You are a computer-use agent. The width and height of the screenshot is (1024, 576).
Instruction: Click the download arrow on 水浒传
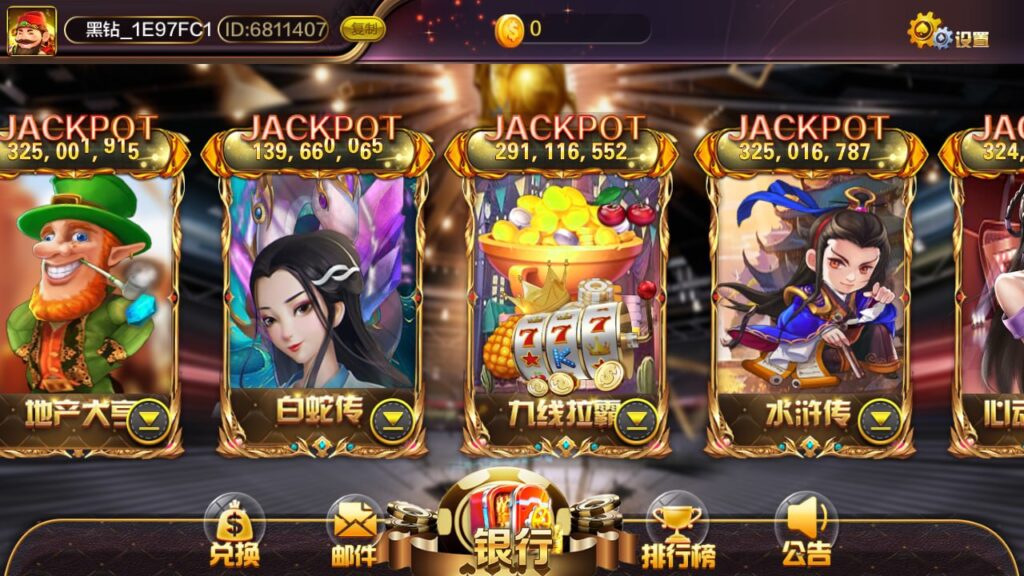(x=880, y=421)
